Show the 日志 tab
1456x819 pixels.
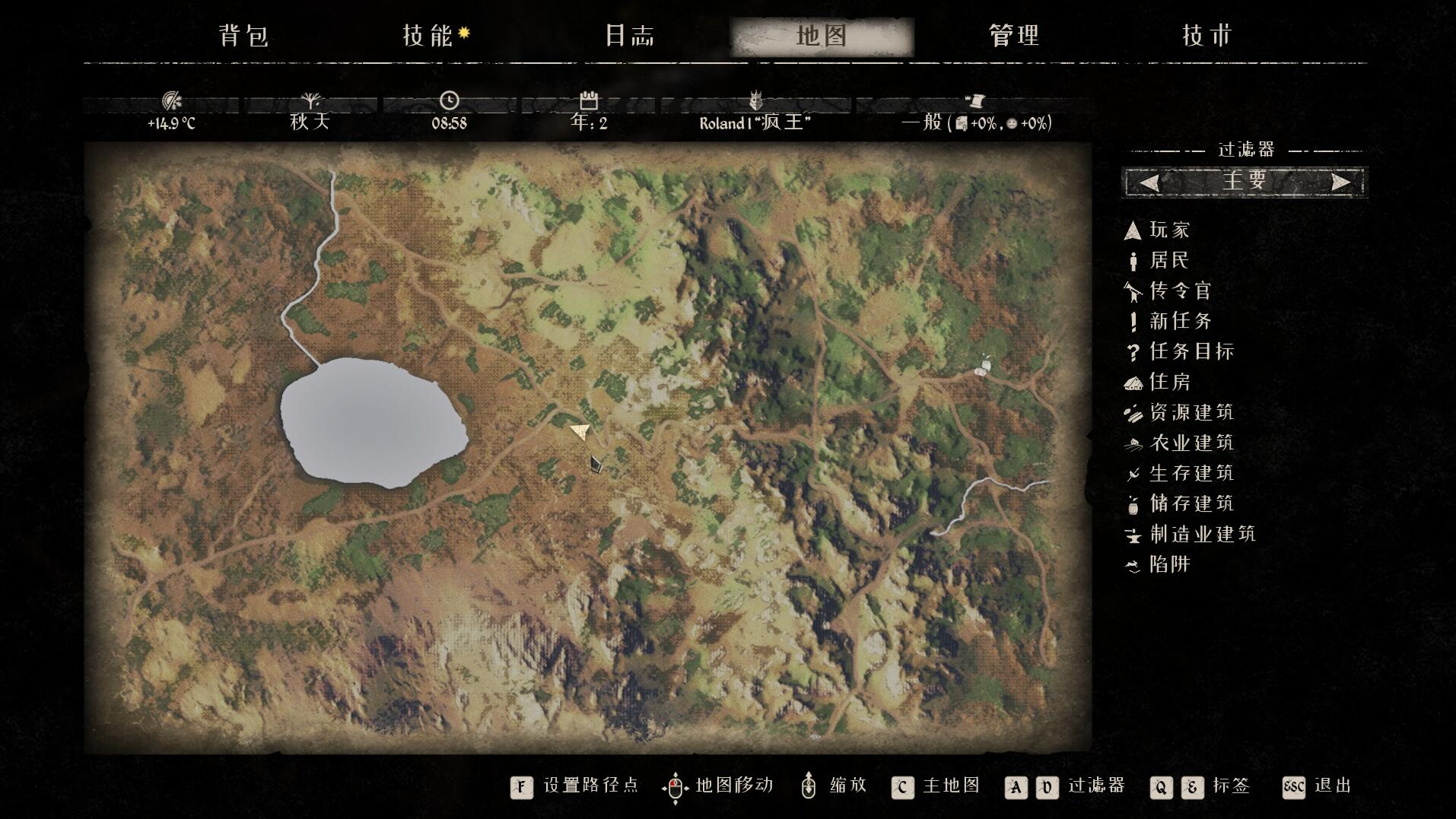pos(630,36)
